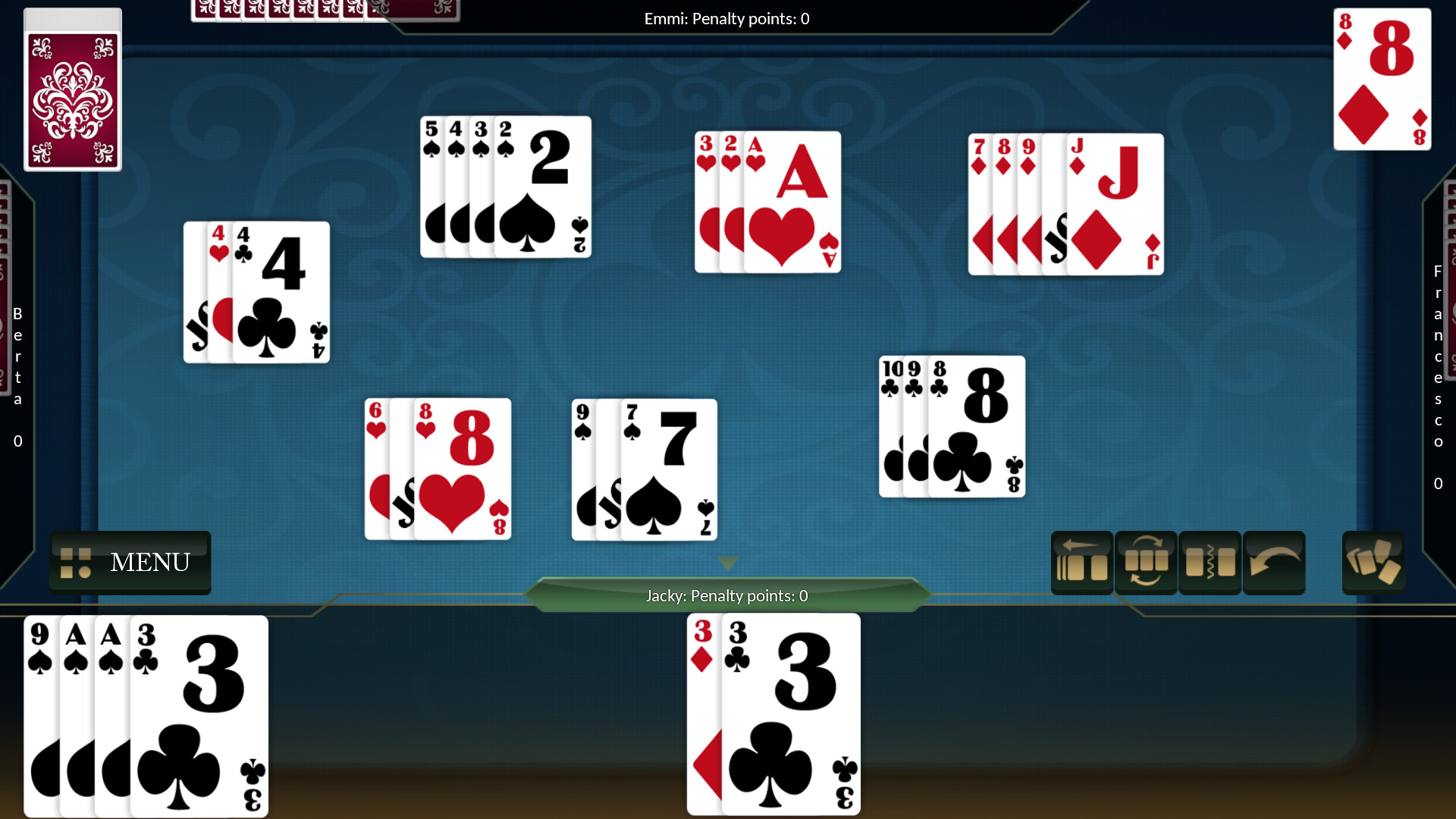This screenshot has height=819, width=1456.
Task: Select the split cards toolbar icon
Action: tap(1210, 563)
